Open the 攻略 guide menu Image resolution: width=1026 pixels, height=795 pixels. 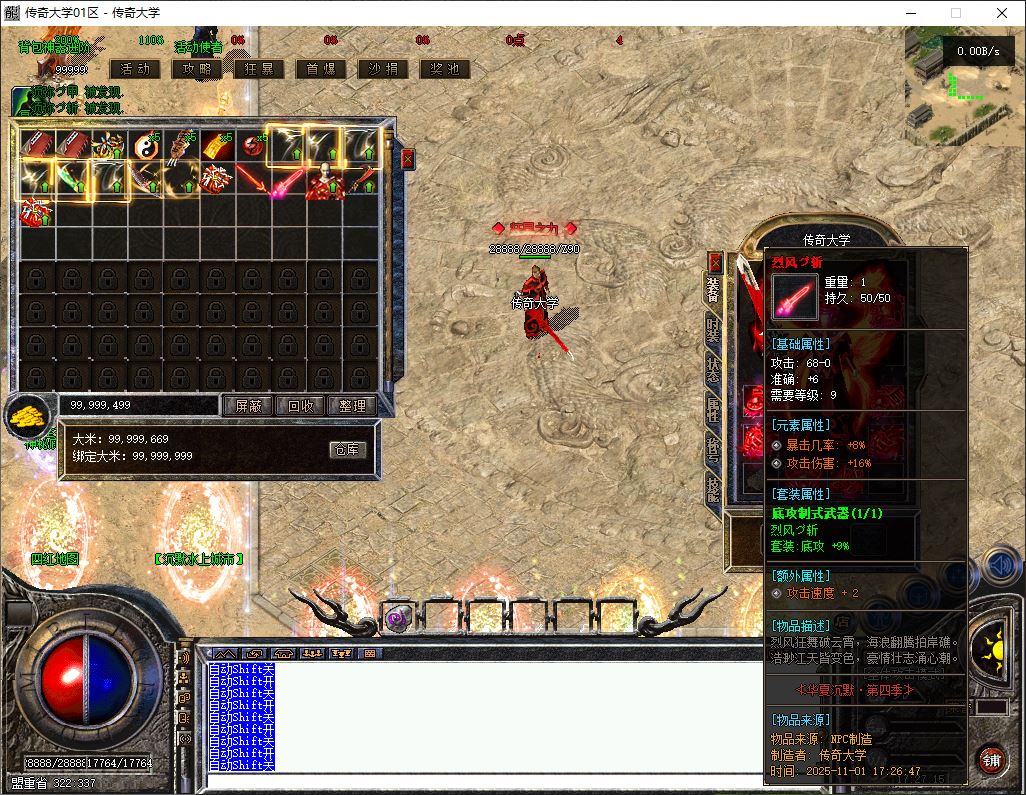coord(197,69)
